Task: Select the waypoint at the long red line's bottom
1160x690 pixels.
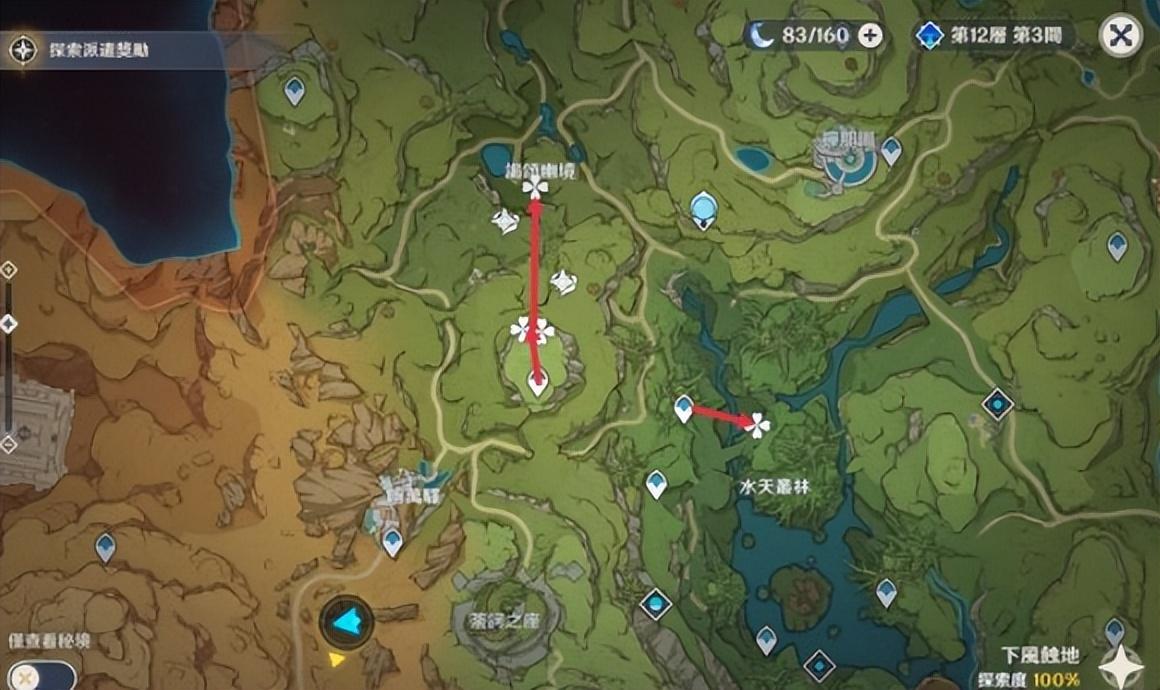Action: pos(538,380)
